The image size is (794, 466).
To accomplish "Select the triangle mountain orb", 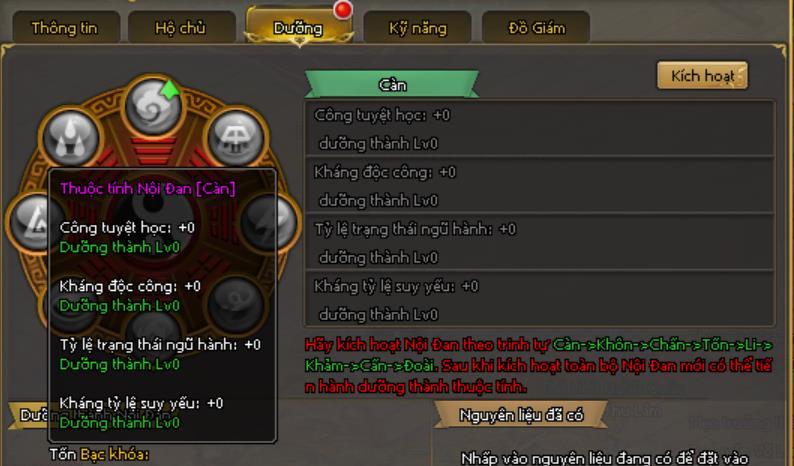I will pos(28,219).
